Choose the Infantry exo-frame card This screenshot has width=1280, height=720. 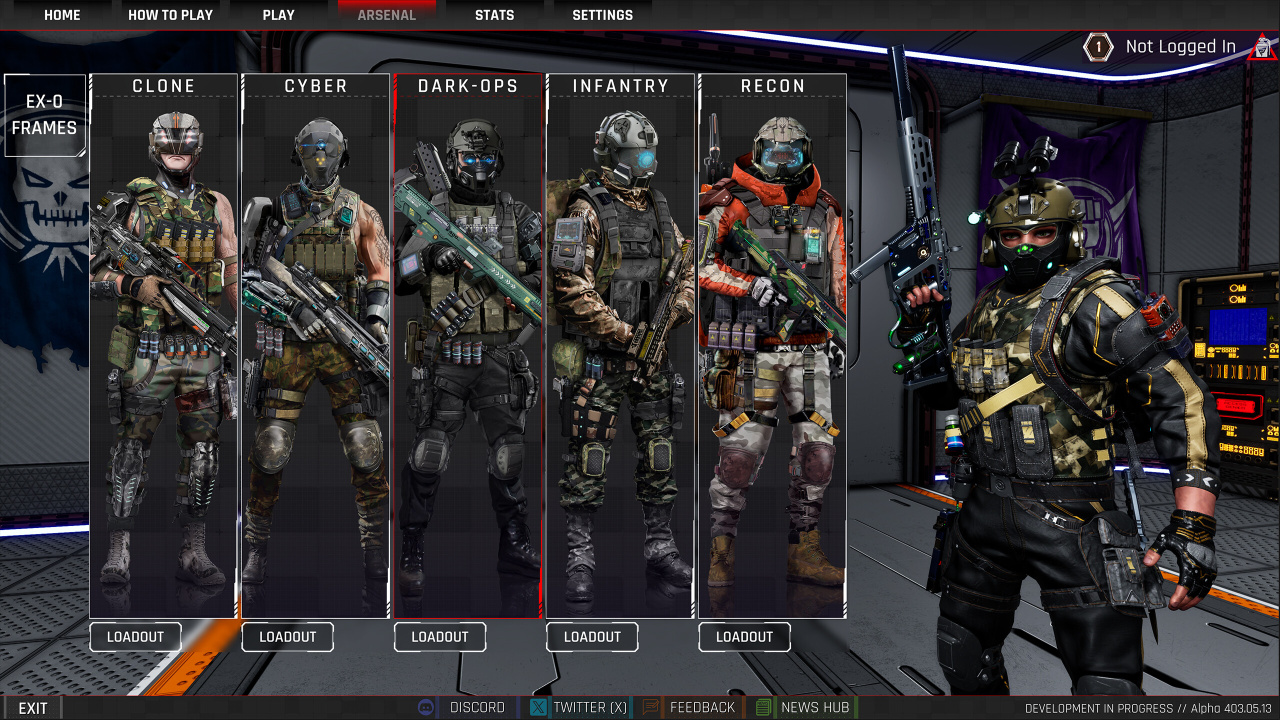pos(620,345)
